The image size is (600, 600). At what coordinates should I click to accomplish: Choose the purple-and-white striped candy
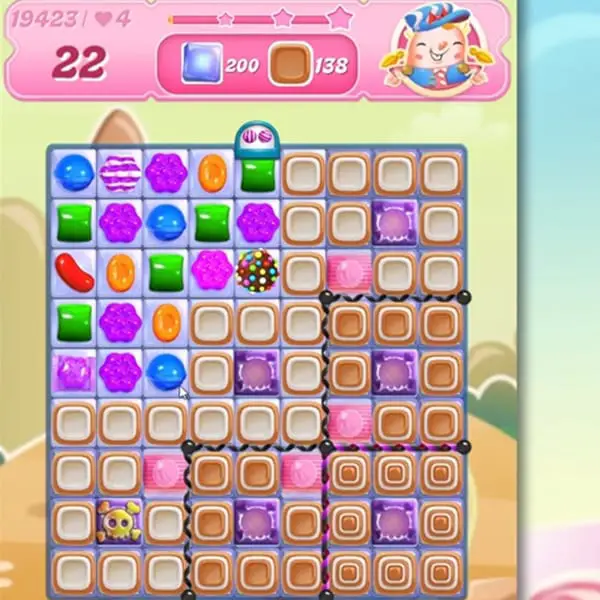point(120,173)
